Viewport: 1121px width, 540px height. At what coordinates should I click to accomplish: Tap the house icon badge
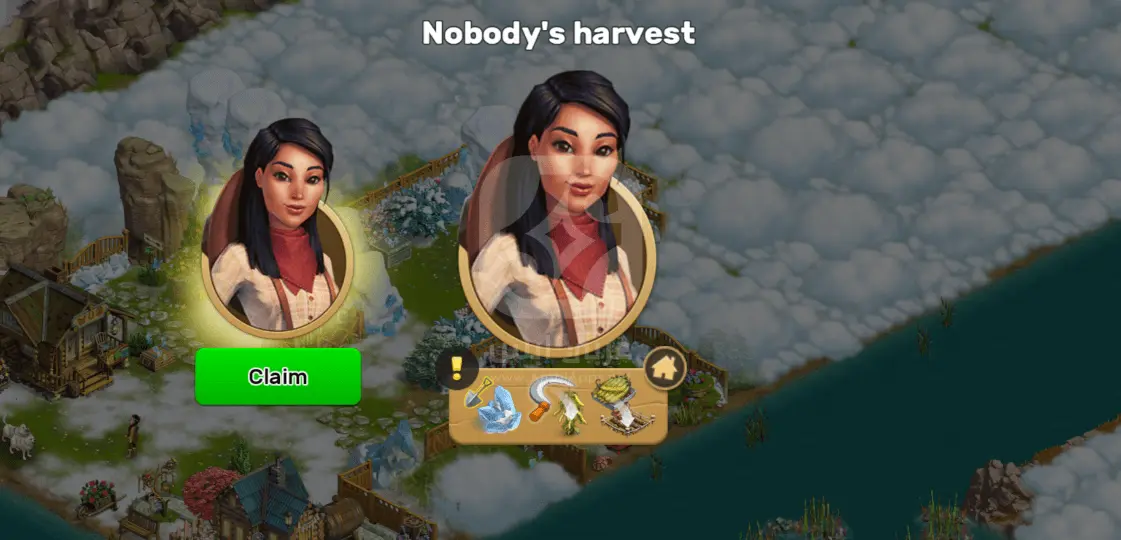[664, 368]
